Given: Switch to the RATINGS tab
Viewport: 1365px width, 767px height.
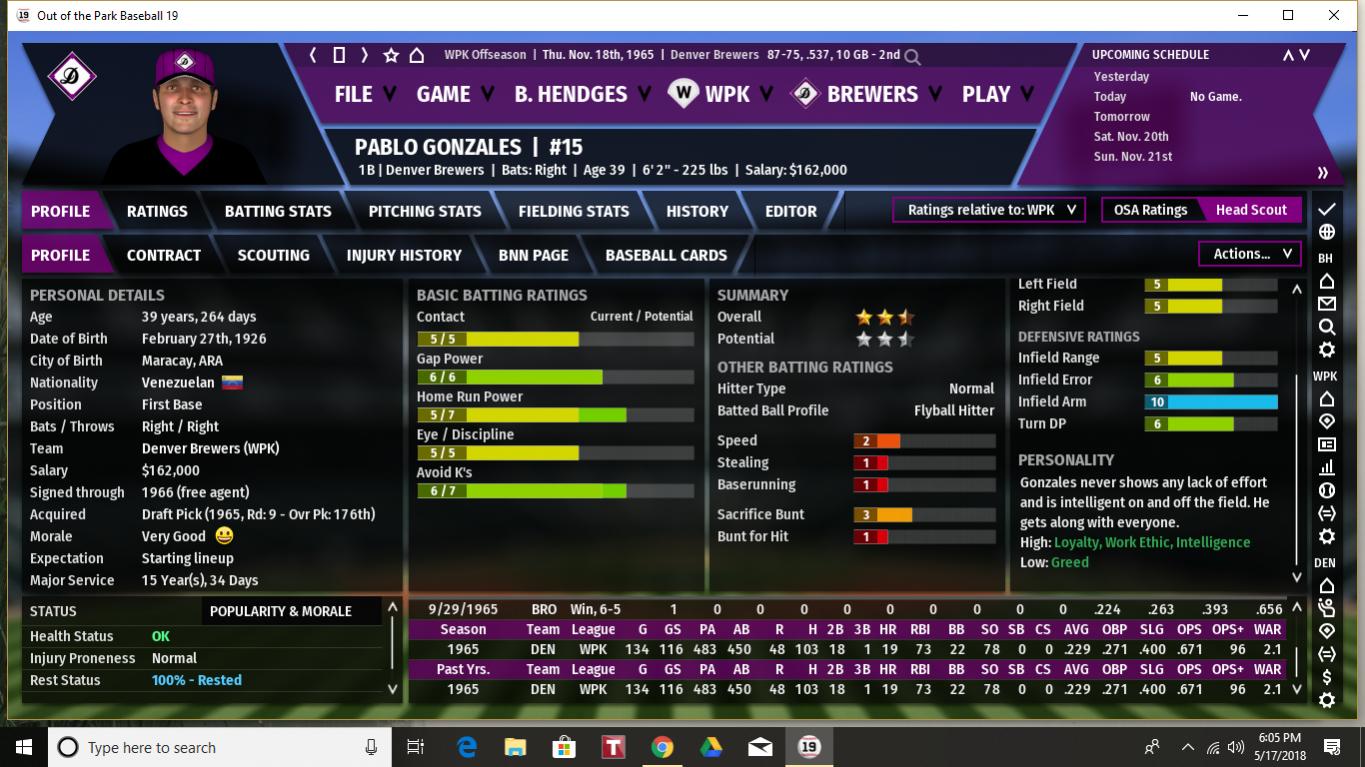Looking at the screenshot, I should tap(157, 211).
